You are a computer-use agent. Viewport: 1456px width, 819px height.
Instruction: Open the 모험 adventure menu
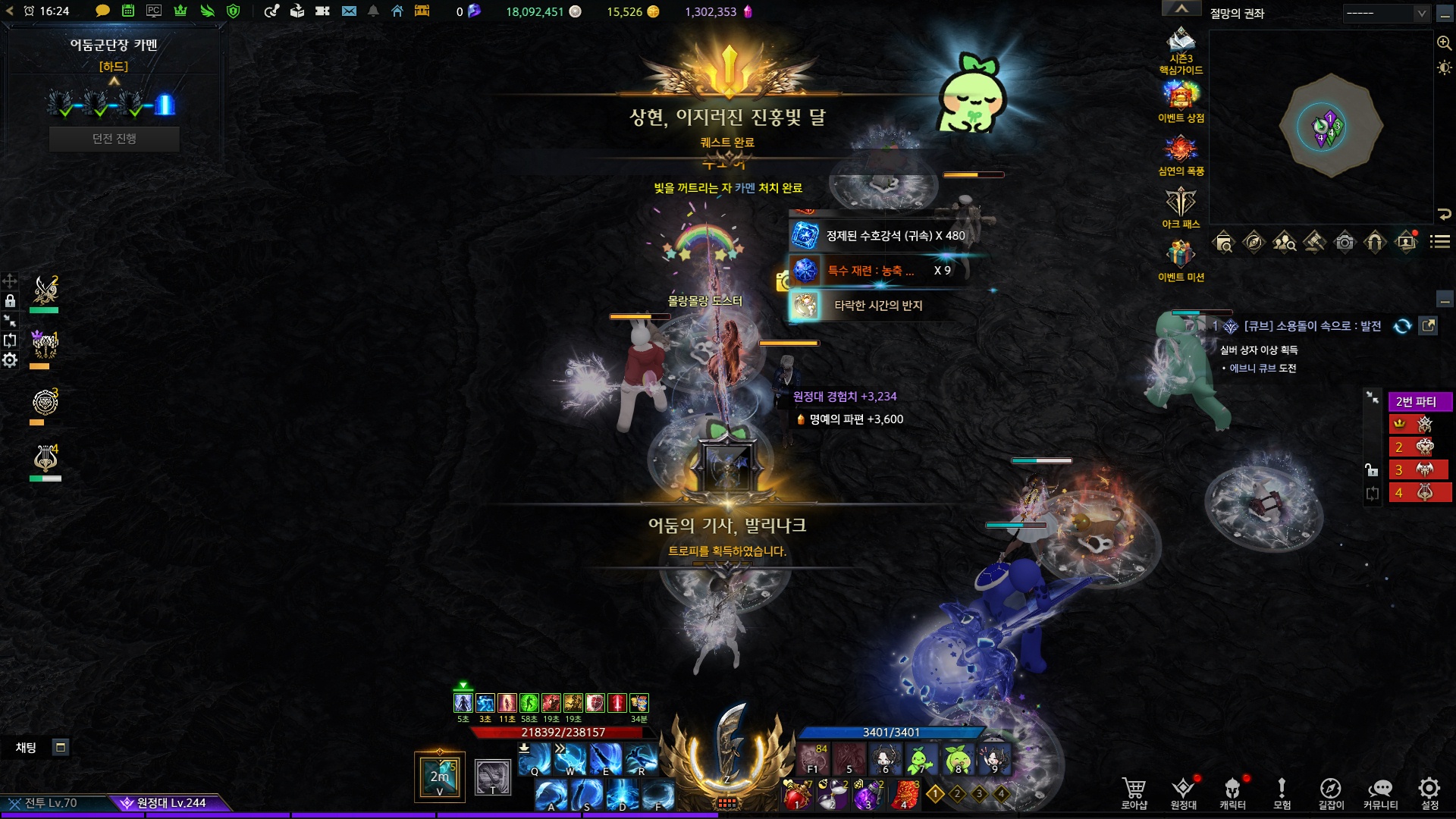1282,792
